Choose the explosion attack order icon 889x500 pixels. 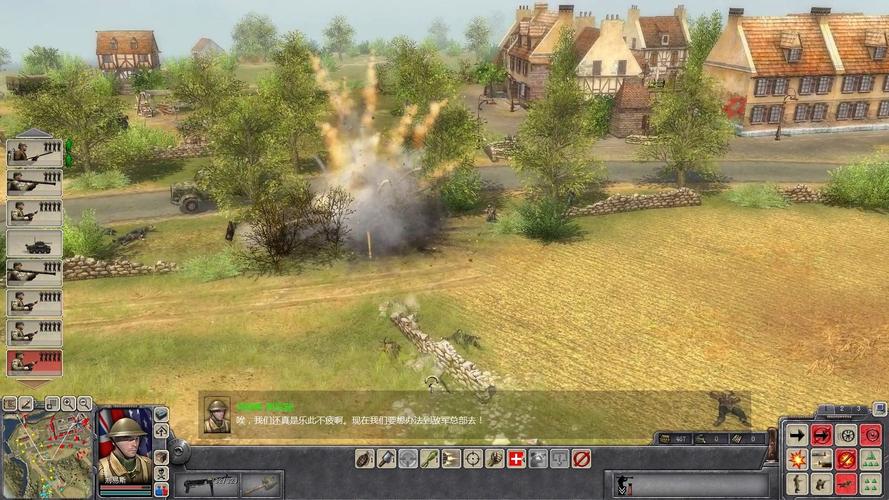pos(797,459)
